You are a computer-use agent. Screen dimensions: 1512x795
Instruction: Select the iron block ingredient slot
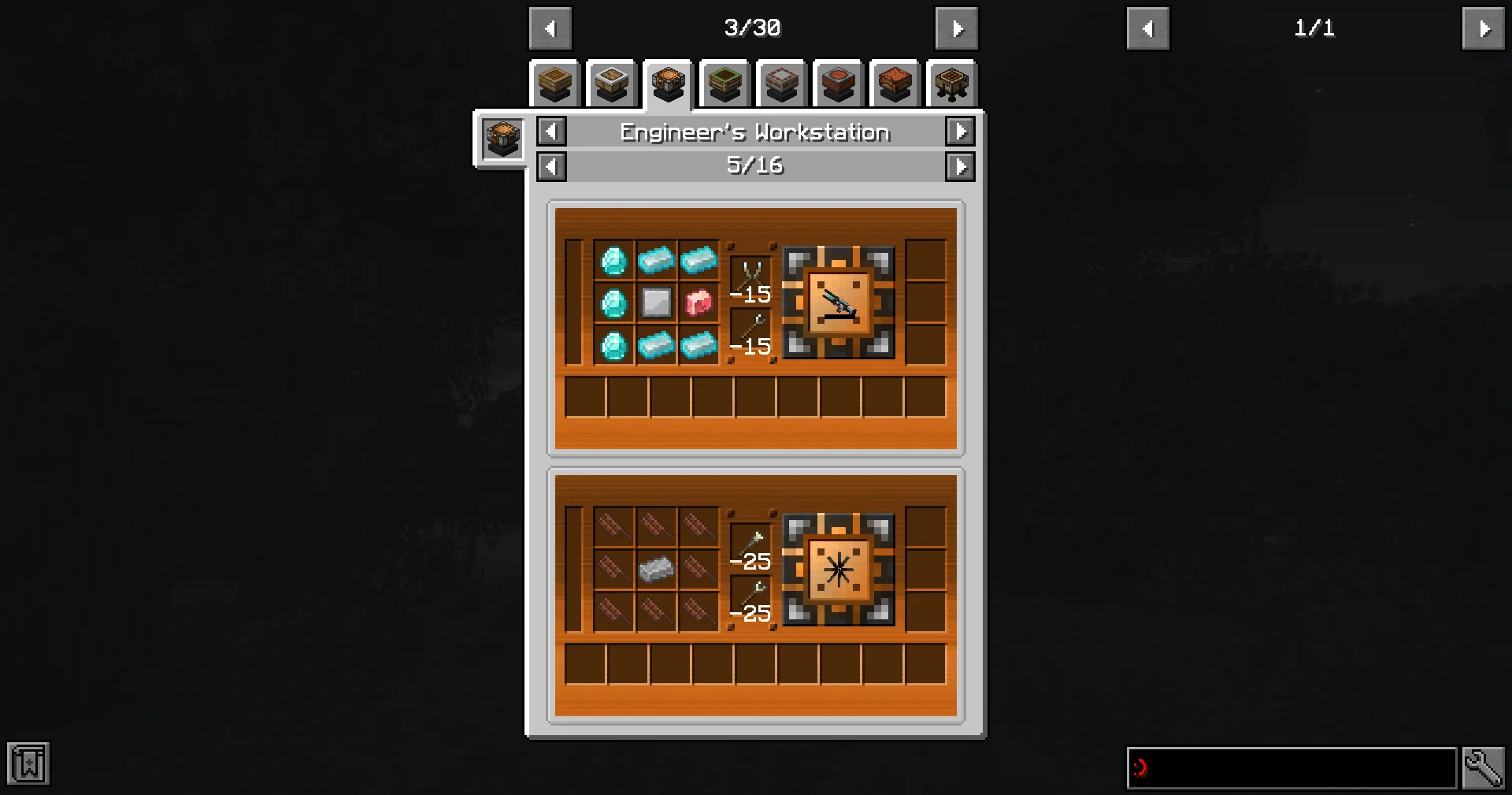coord(656,303)
